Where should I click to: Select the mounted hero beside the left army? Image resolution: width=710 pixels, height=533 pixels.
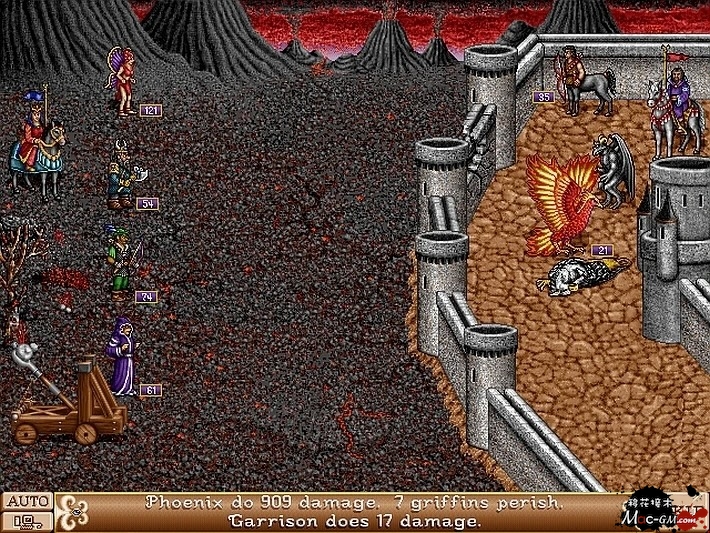click(x=37, y=145)
